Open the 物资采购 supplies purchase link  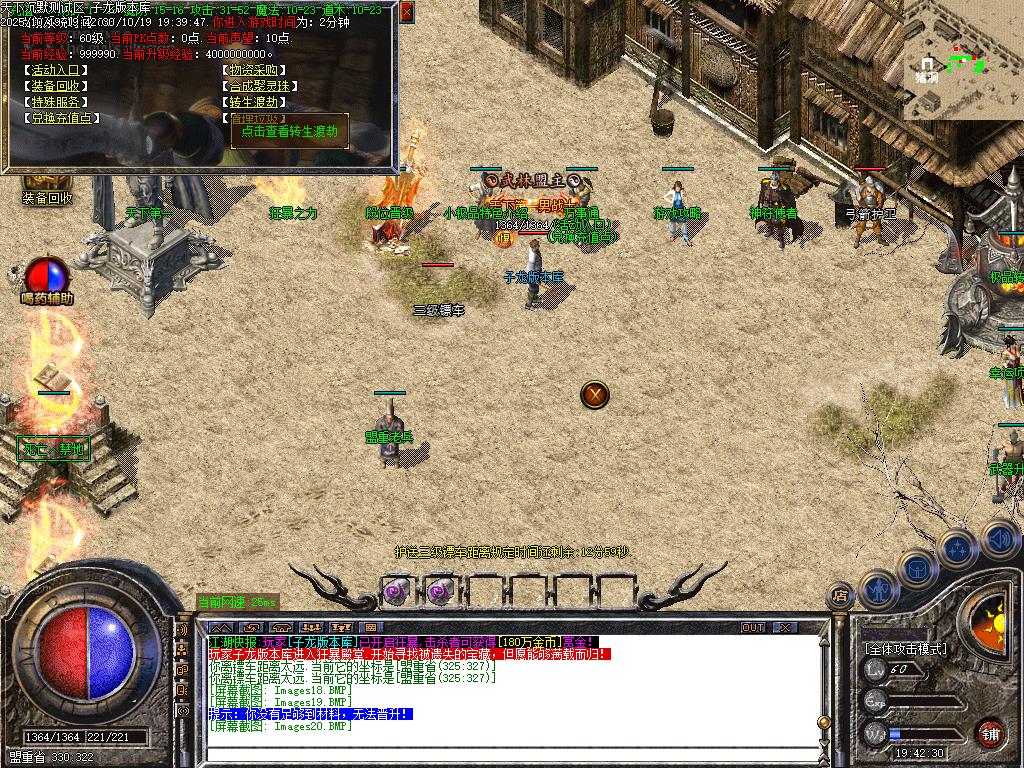click(253, 71)
